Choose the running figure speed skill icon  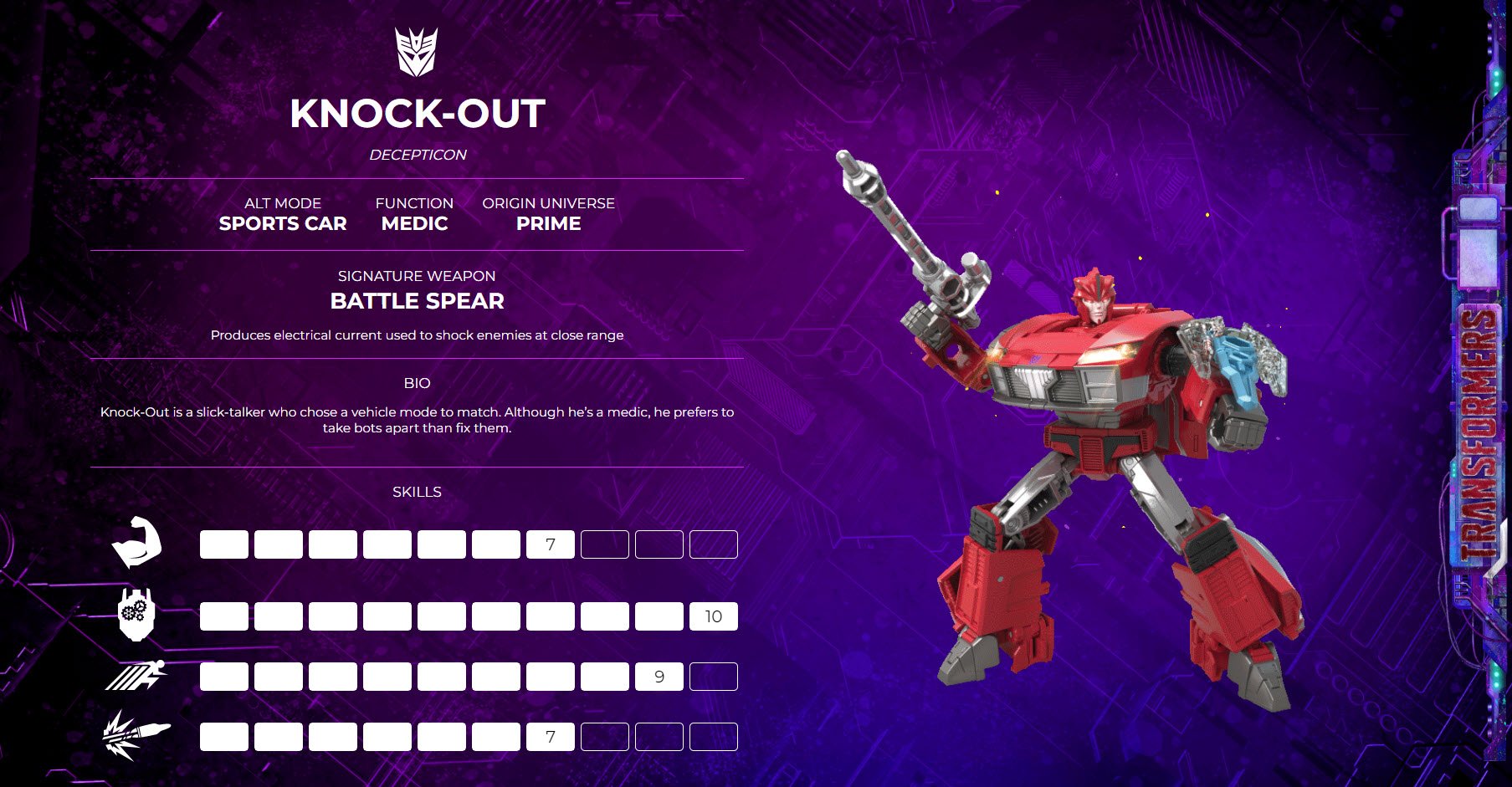[136, 676]
